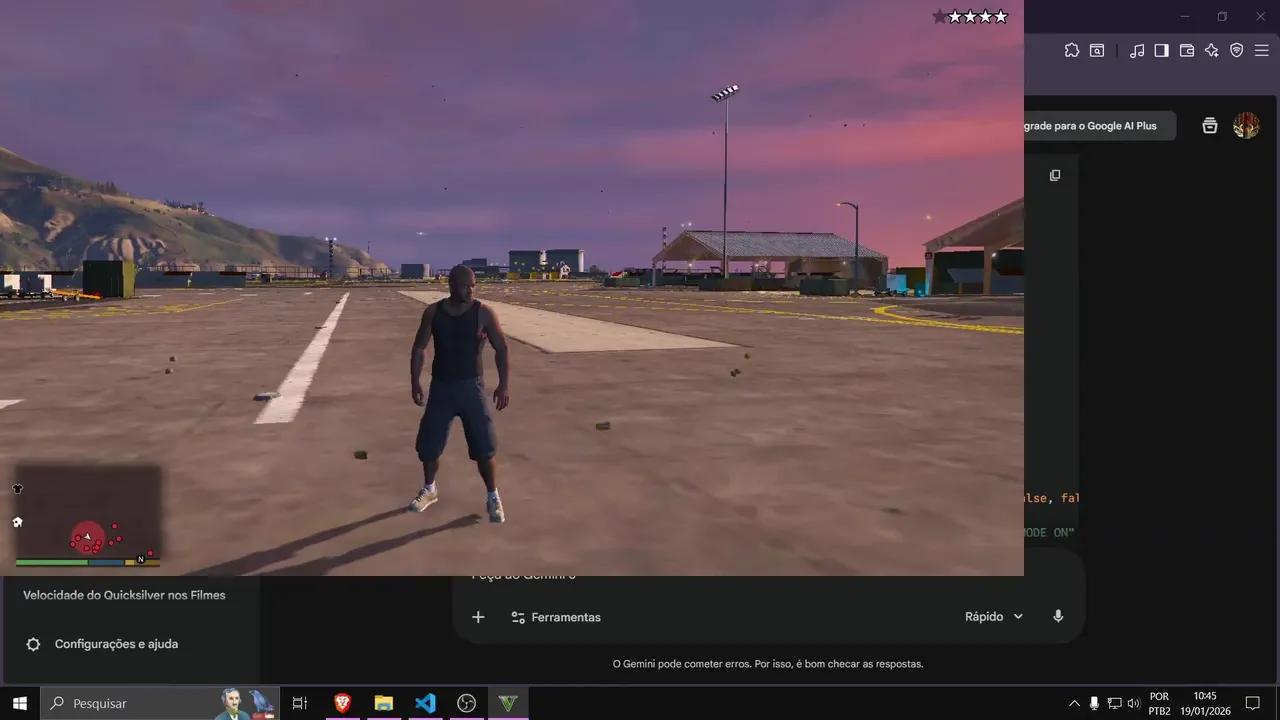Open the extensions puzzle icon
Image resolution: width=1280 pixels, height=720 pixels.
coord(1072,50)
